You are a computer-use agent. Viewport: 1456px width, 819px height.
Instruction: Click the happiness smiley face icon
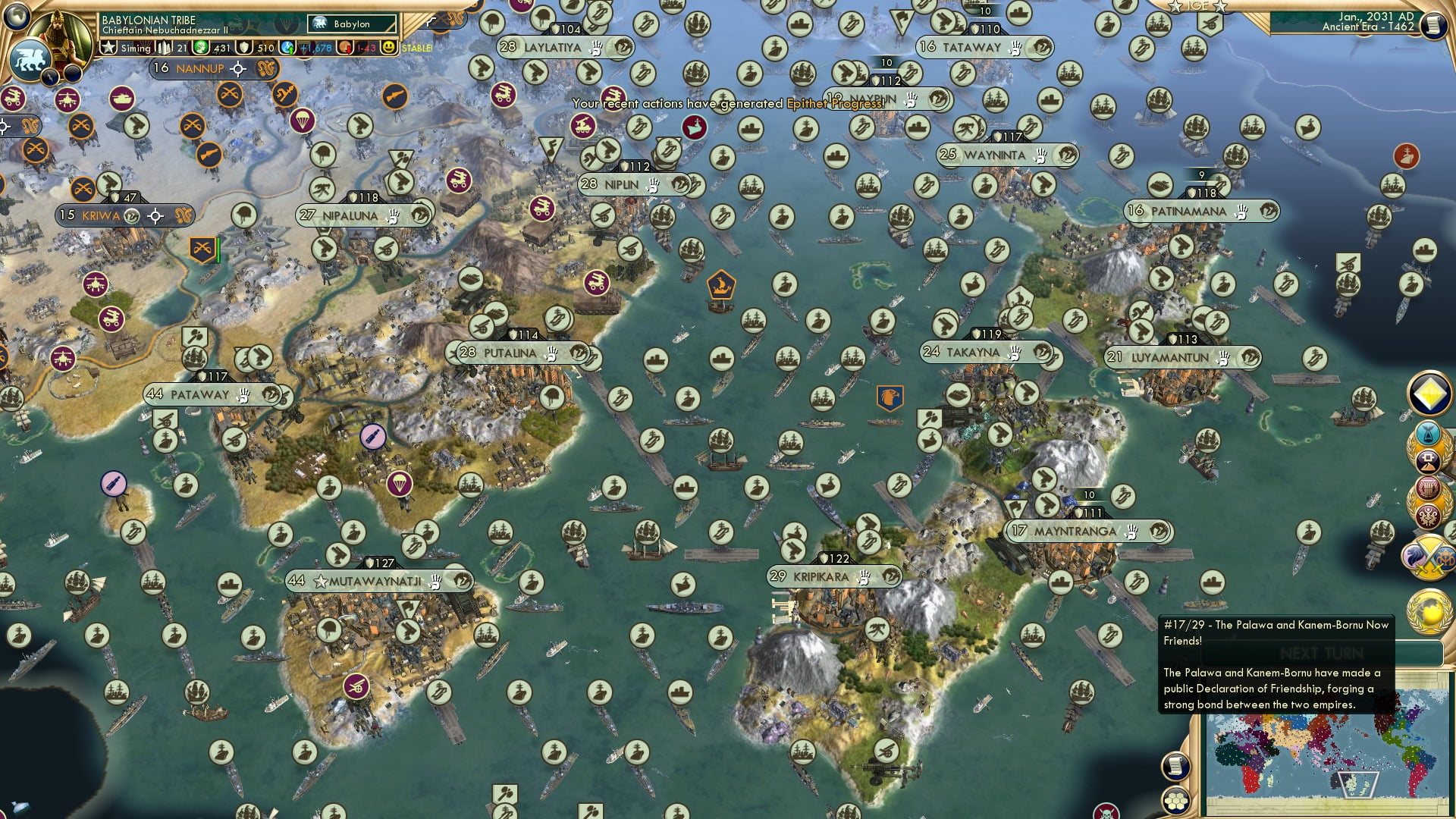(389, 47)
